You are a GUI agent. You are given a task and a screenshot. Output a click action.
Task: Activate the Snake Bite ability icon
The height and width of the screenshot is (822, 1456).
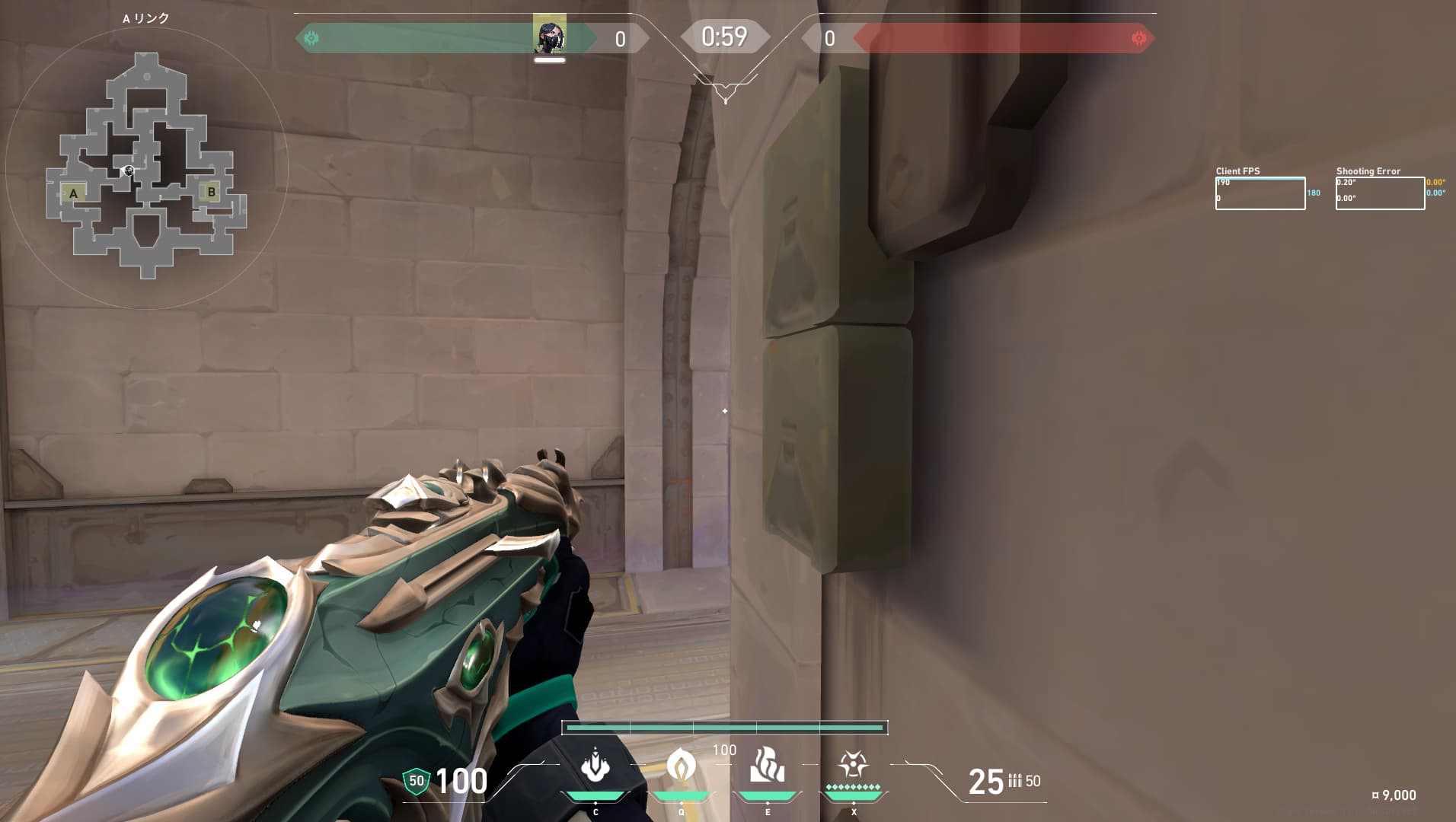(595, 766)
